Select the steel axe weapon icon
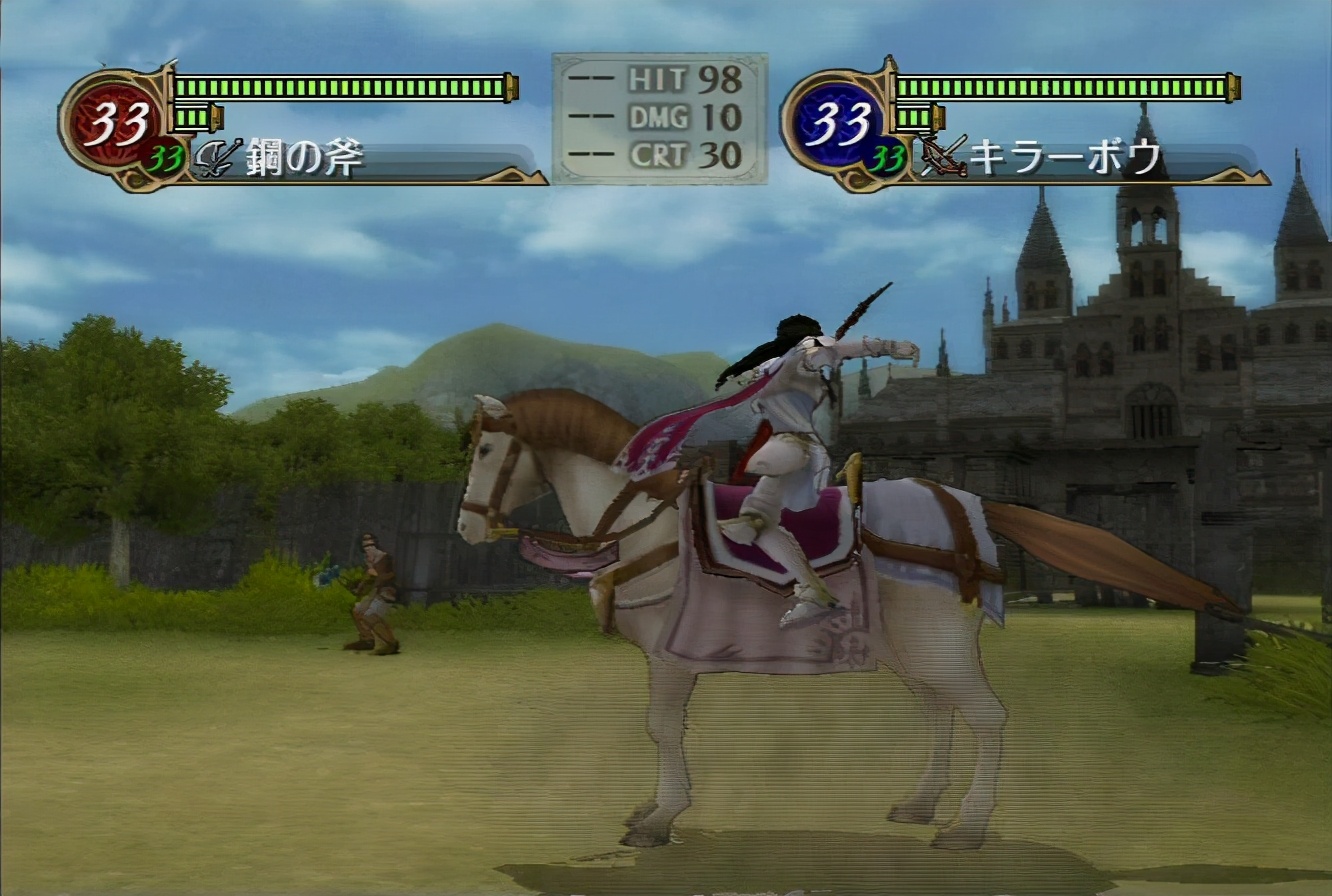Screen dimensions: 1332x896 coord(216,160)
